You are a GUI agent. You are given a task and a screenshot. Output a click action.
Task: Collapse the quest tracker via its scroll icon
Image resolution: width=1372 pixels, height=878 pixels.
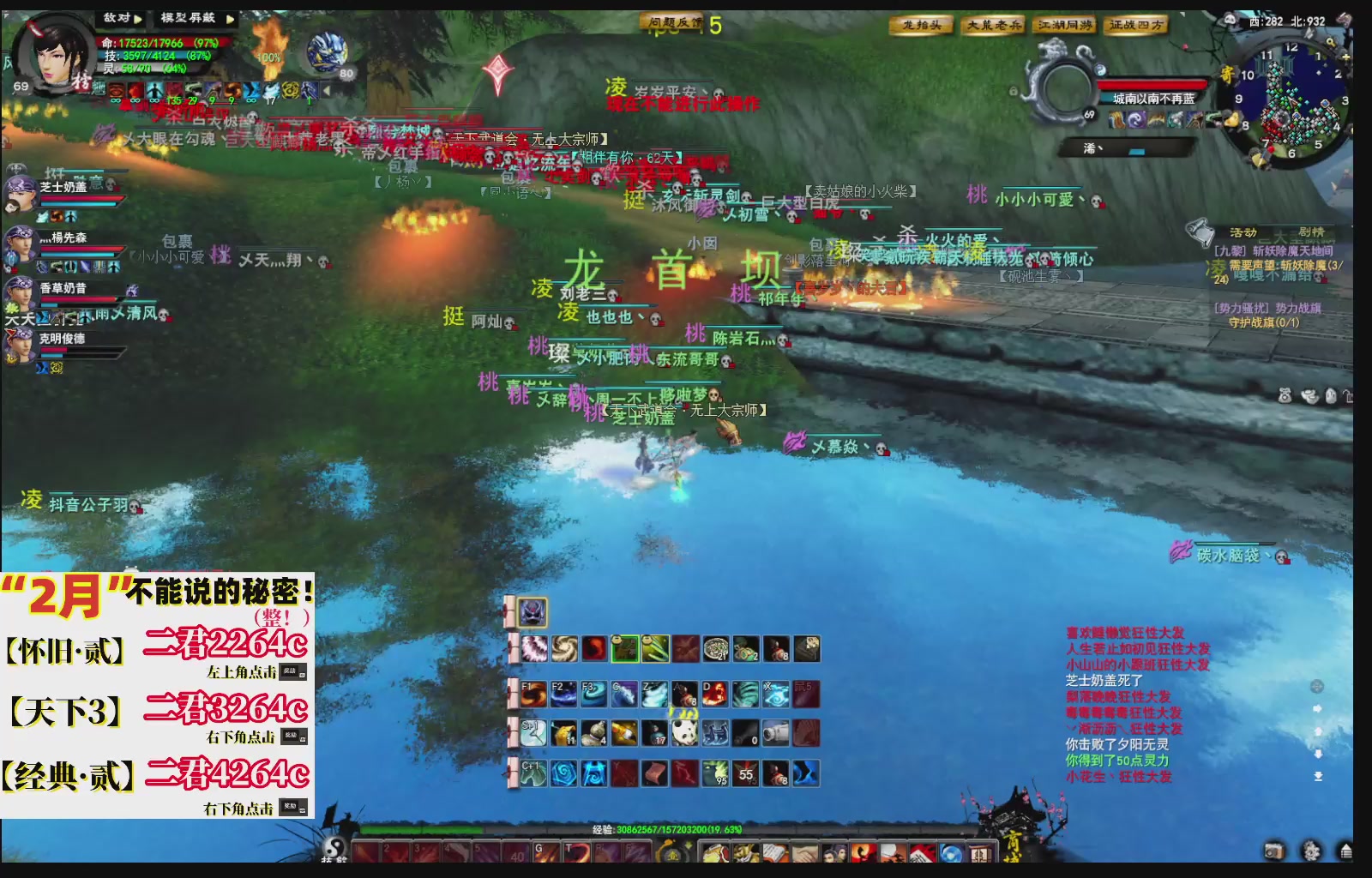1200,230
